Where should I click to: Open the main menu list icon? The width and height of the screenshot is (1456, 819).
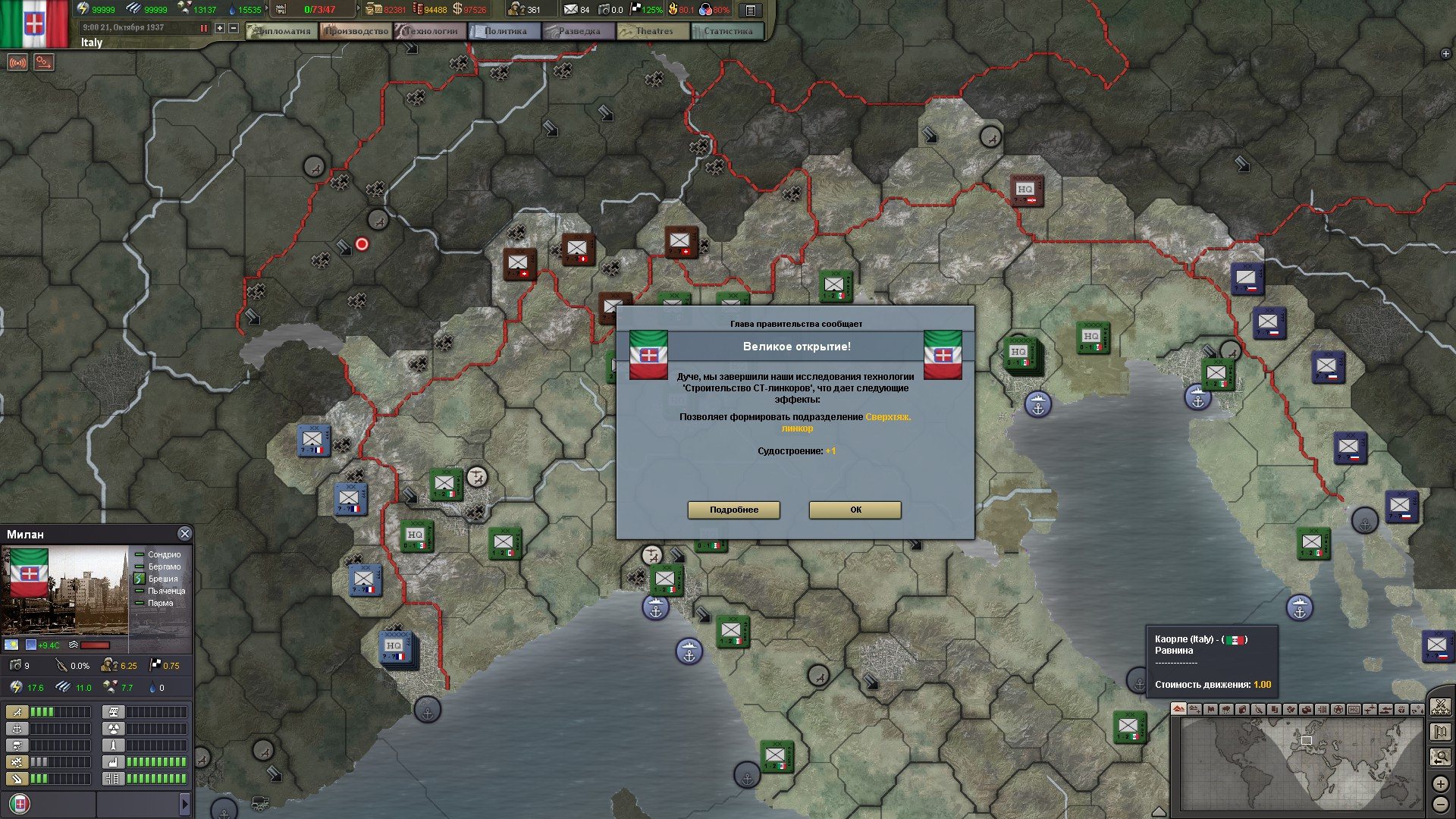(750, 10)
